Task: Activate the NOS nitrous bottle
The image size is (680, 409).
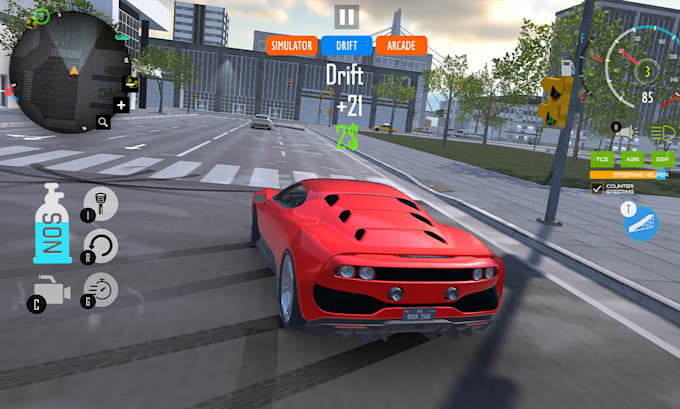Action: coord(53,224)
